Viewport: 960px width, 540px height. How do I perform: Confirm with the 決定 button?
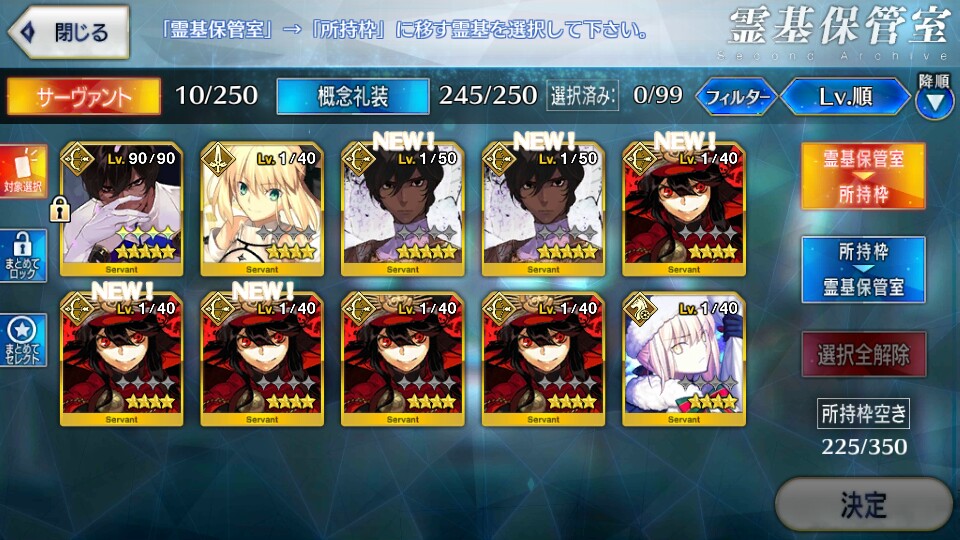tap(862, 505)
